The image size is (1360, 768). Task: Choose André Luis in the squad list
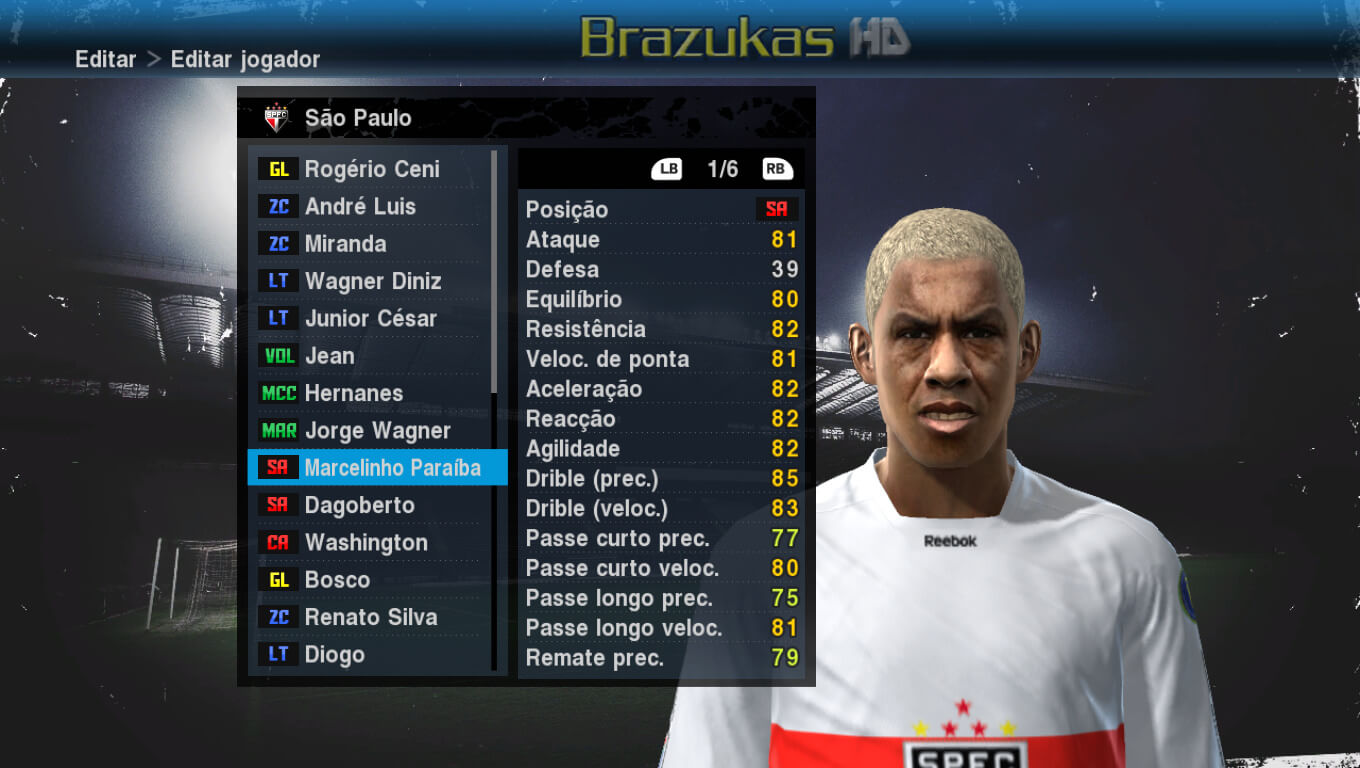pyautogui.click(x=360, y=207)
